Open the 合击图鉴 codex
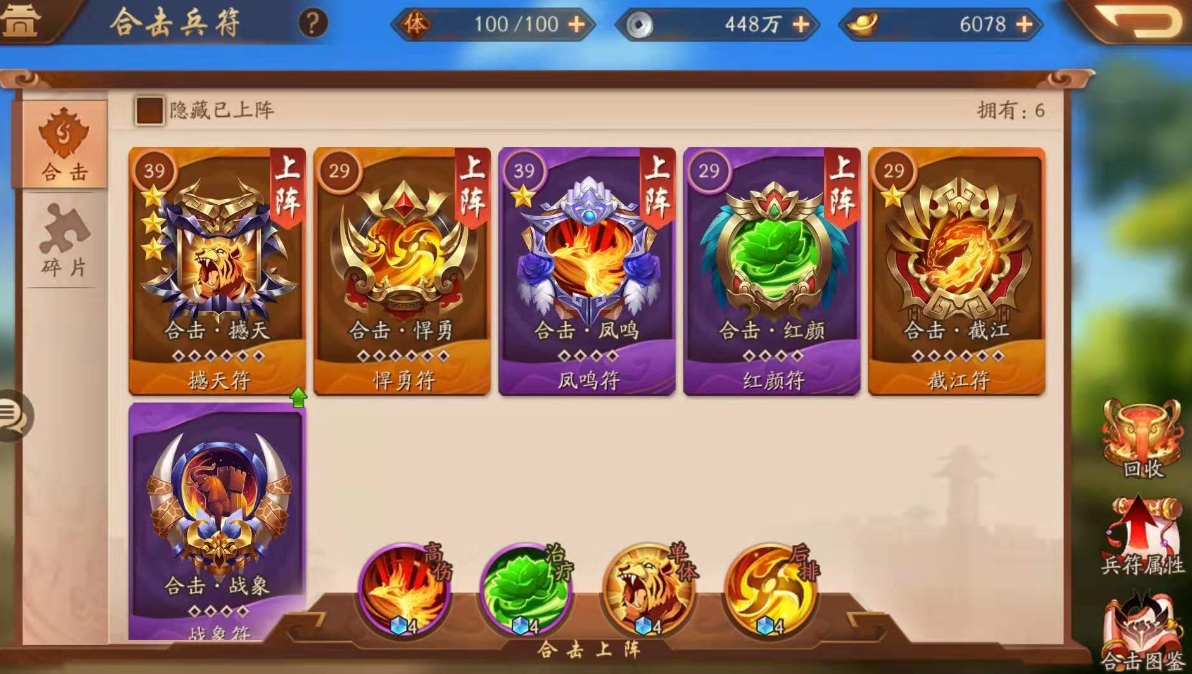1192x674 pixels. (1142, 630)
